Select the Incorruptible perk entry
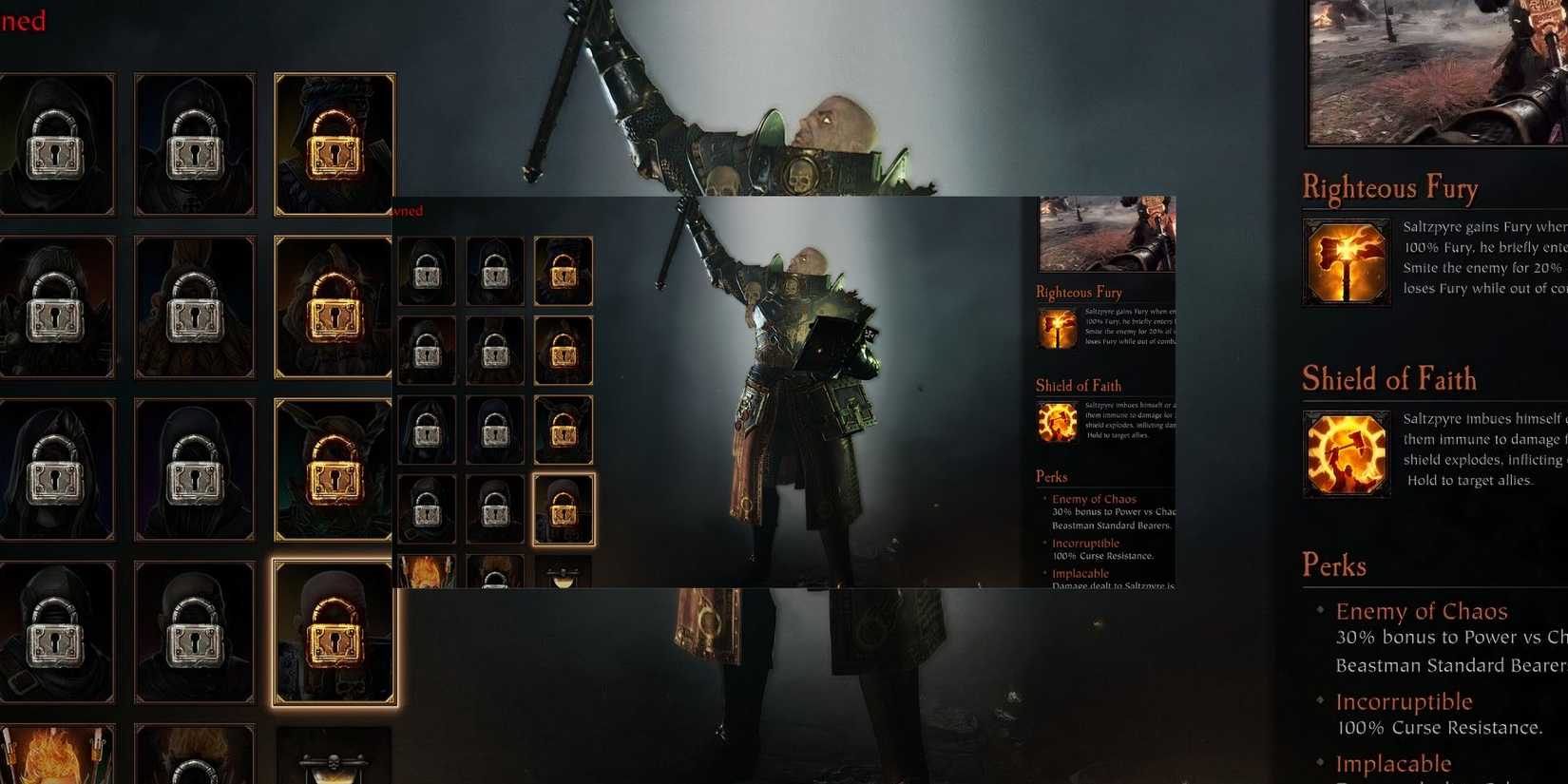 [x=1404, y=701]
